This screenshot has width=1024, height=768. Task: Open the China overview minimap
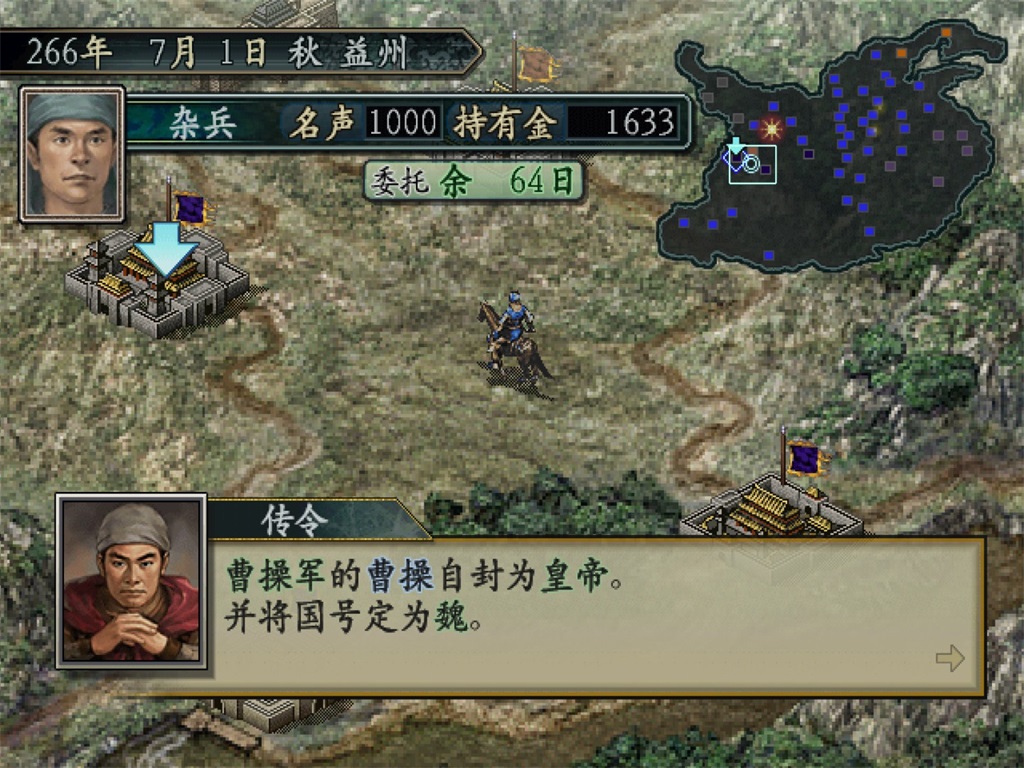830,150
